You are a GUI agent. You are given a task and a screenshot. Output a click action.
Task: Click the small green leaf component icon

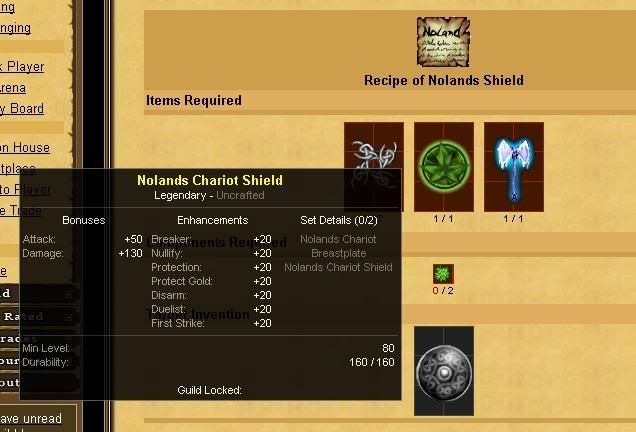point(443,274)
